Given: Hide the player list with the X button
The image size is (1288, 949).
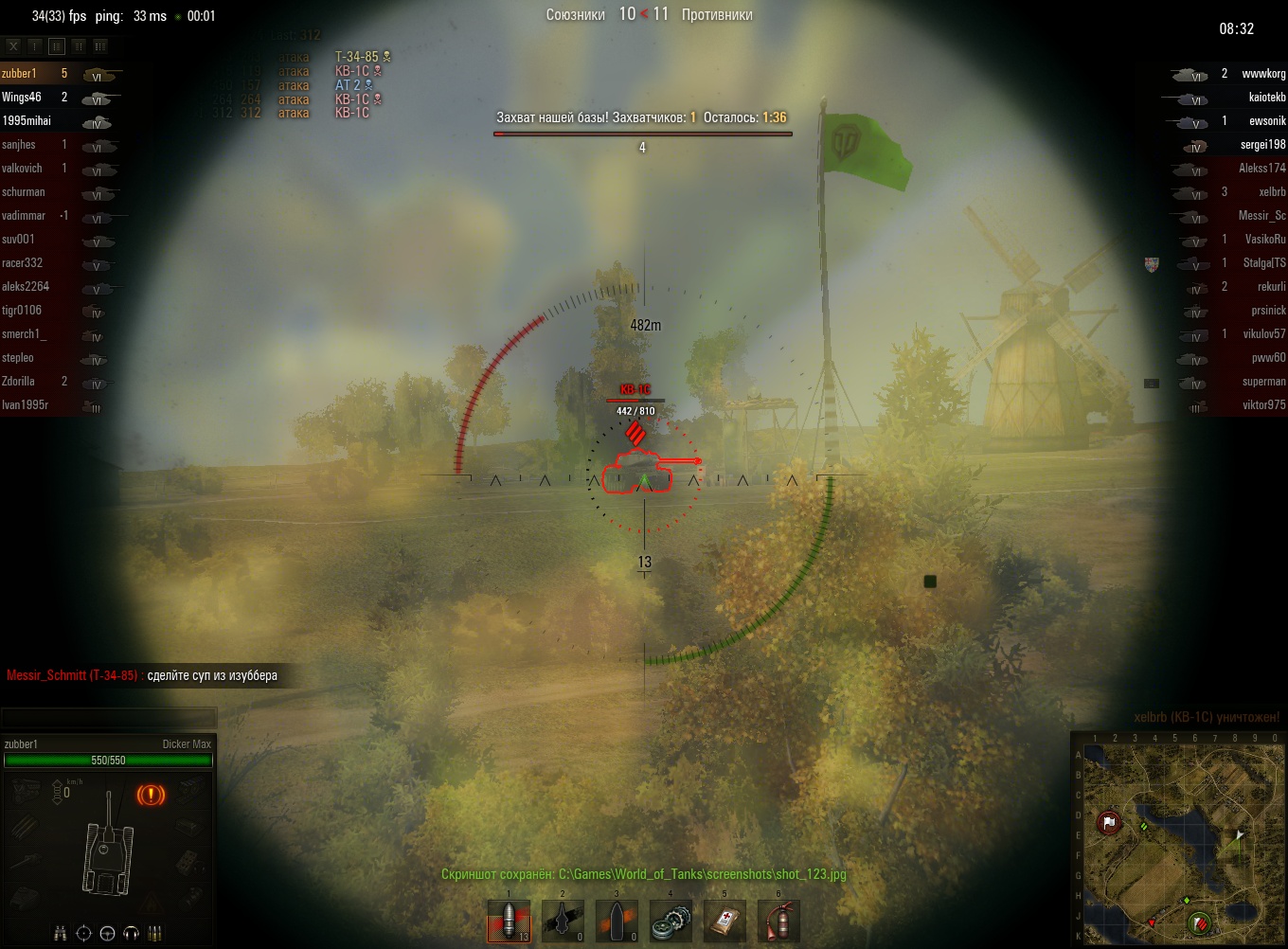Looking at the screenshot, I should click(13, 45).
